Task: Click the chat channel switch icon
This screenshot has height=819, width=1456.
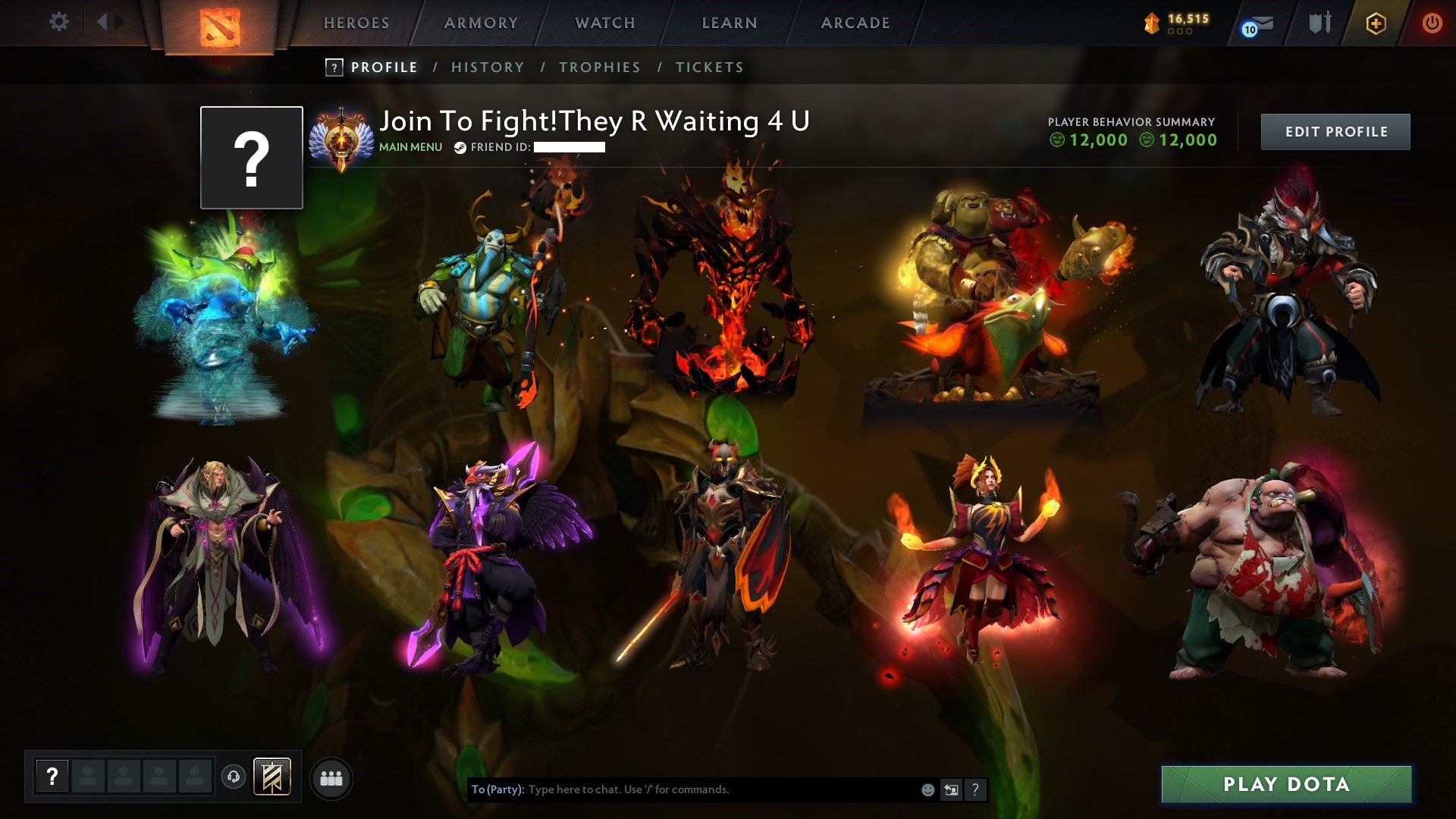Action: [x=951, y=789]
